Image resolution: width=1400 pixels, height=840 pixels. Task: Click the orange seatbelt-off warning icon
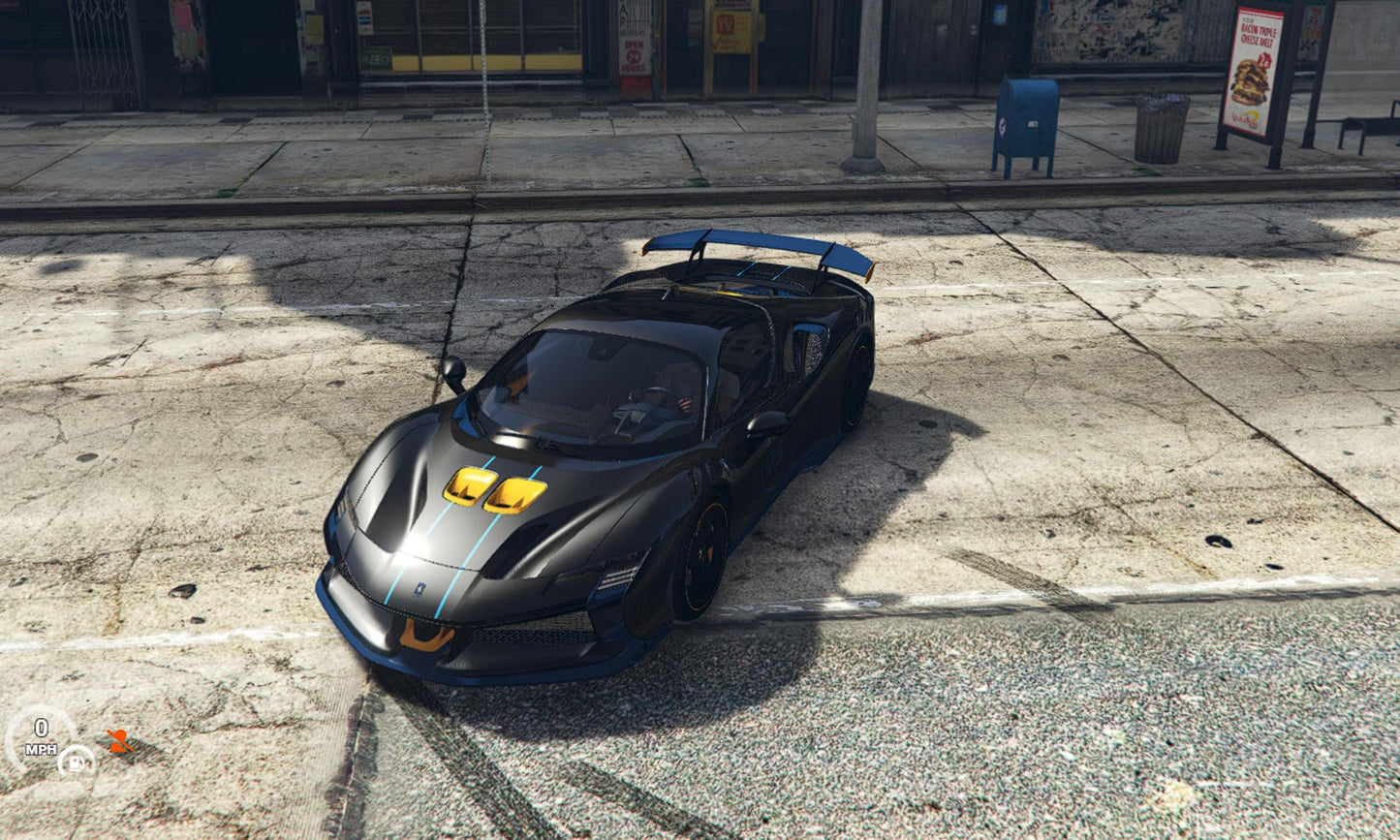coord(119,741)
